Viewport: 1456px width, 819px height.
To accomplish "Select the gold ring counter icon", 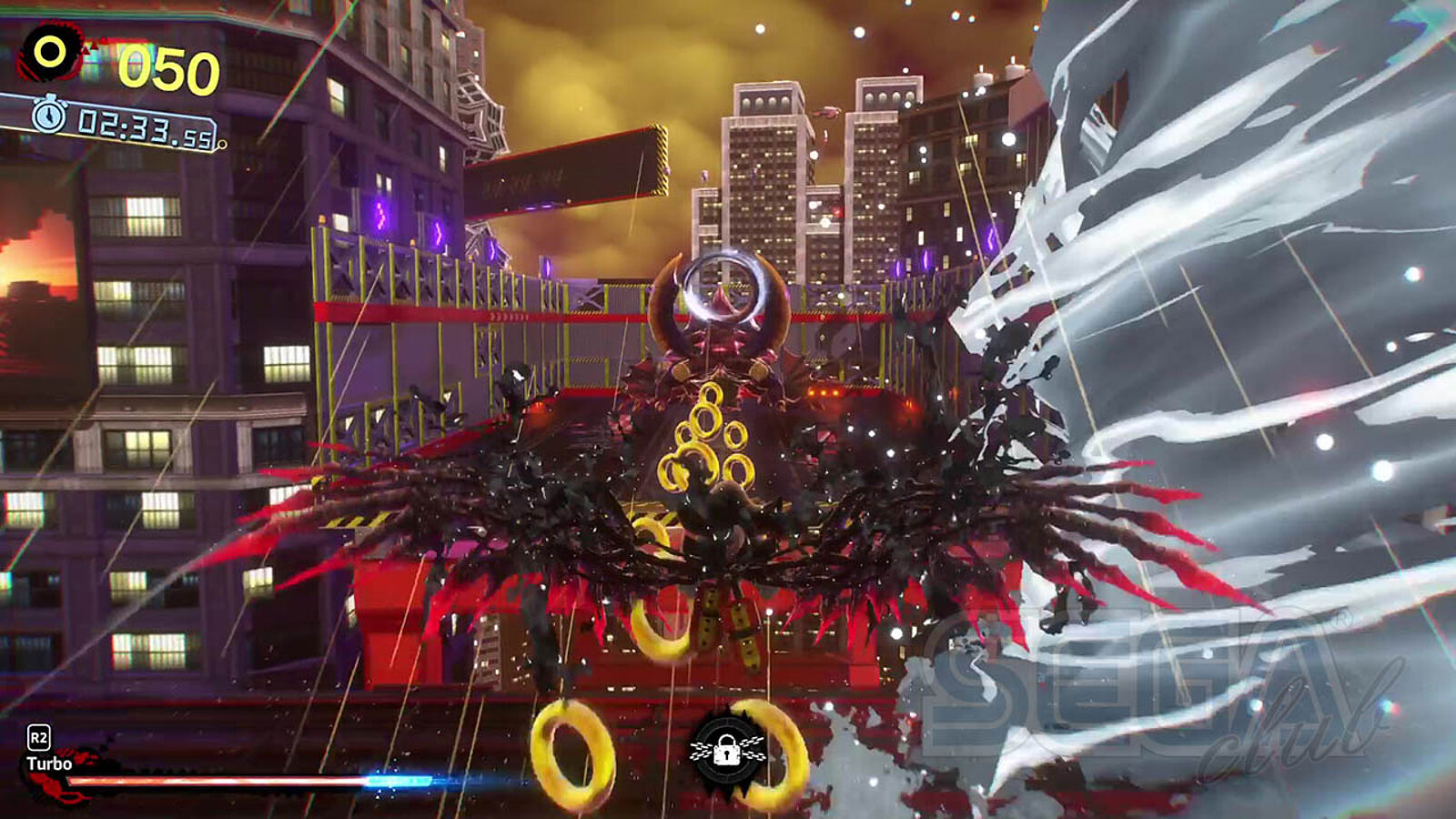I will click(x=51, y=53).
